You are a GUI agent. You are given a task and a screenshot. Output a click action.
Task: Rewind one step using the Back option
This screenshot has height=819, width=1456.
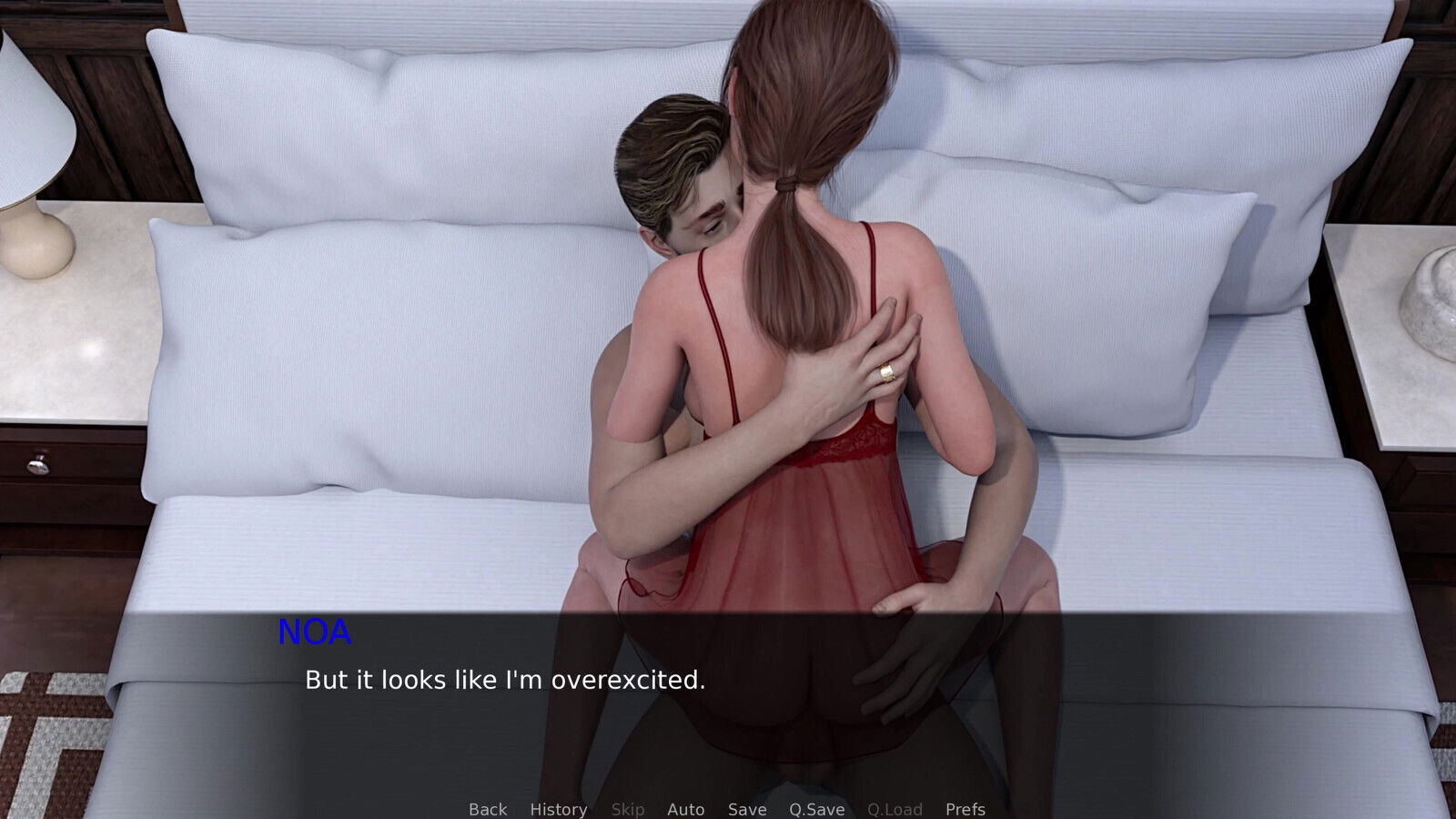487,809
